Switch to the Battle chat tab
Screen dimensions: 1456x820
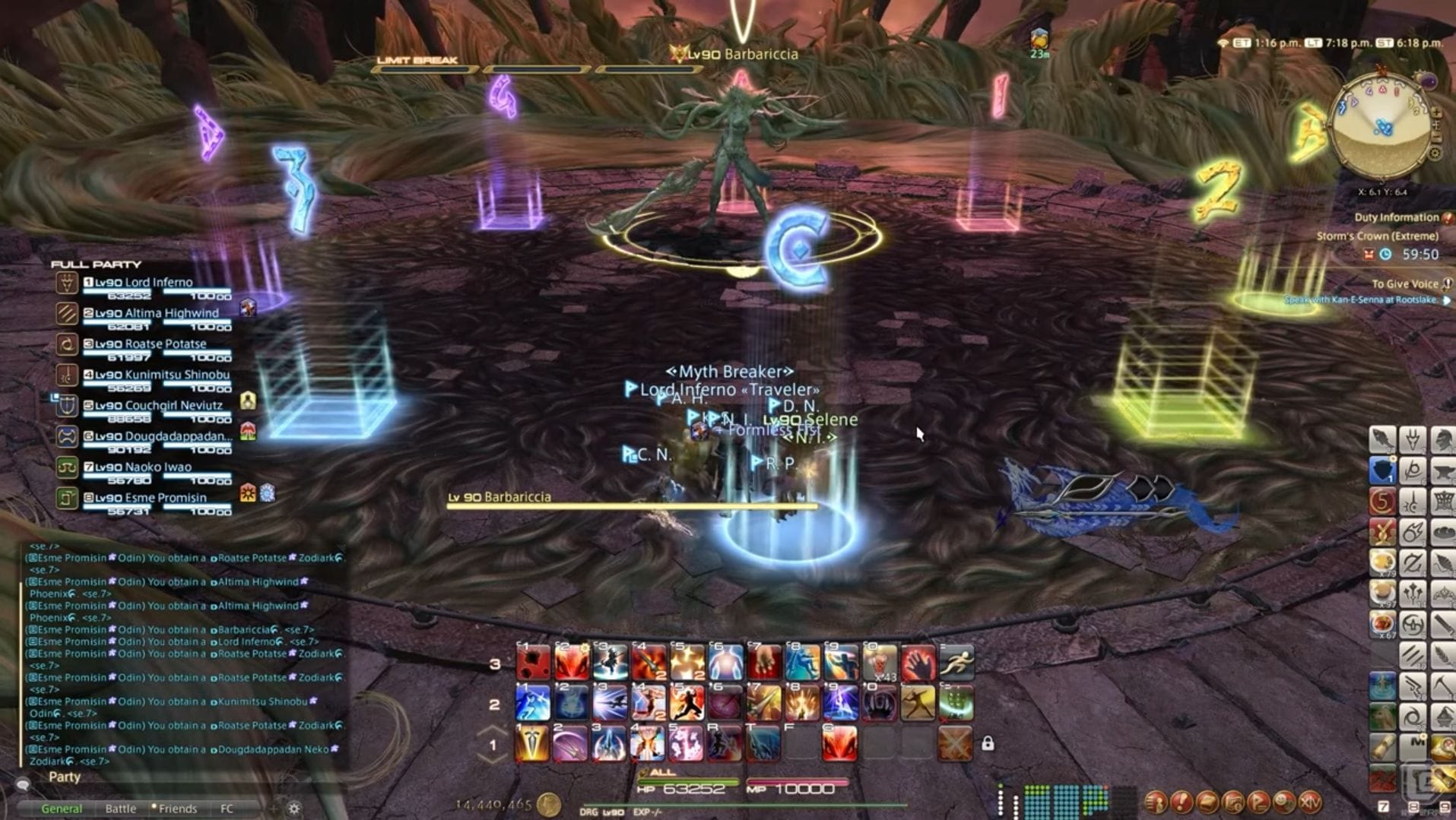coord(120,809)
